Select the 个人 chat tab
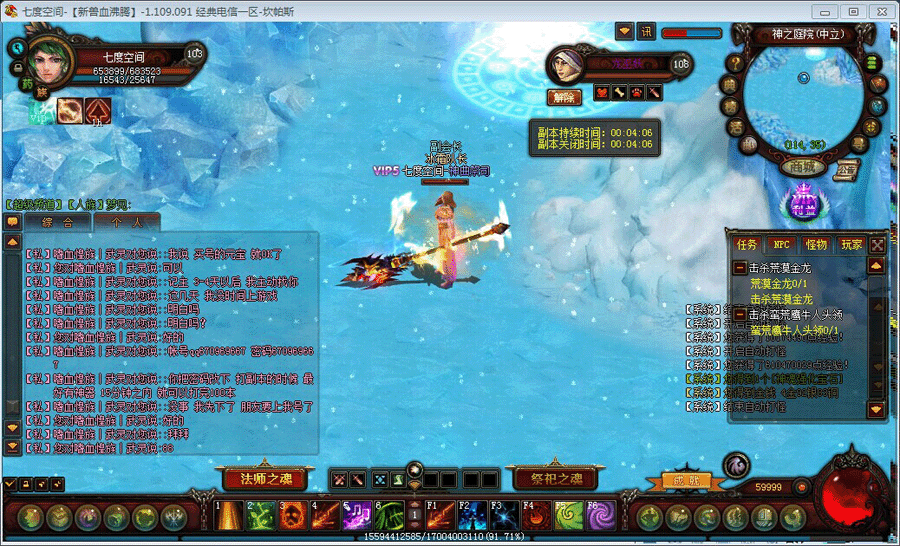 (x=126, y=221)
